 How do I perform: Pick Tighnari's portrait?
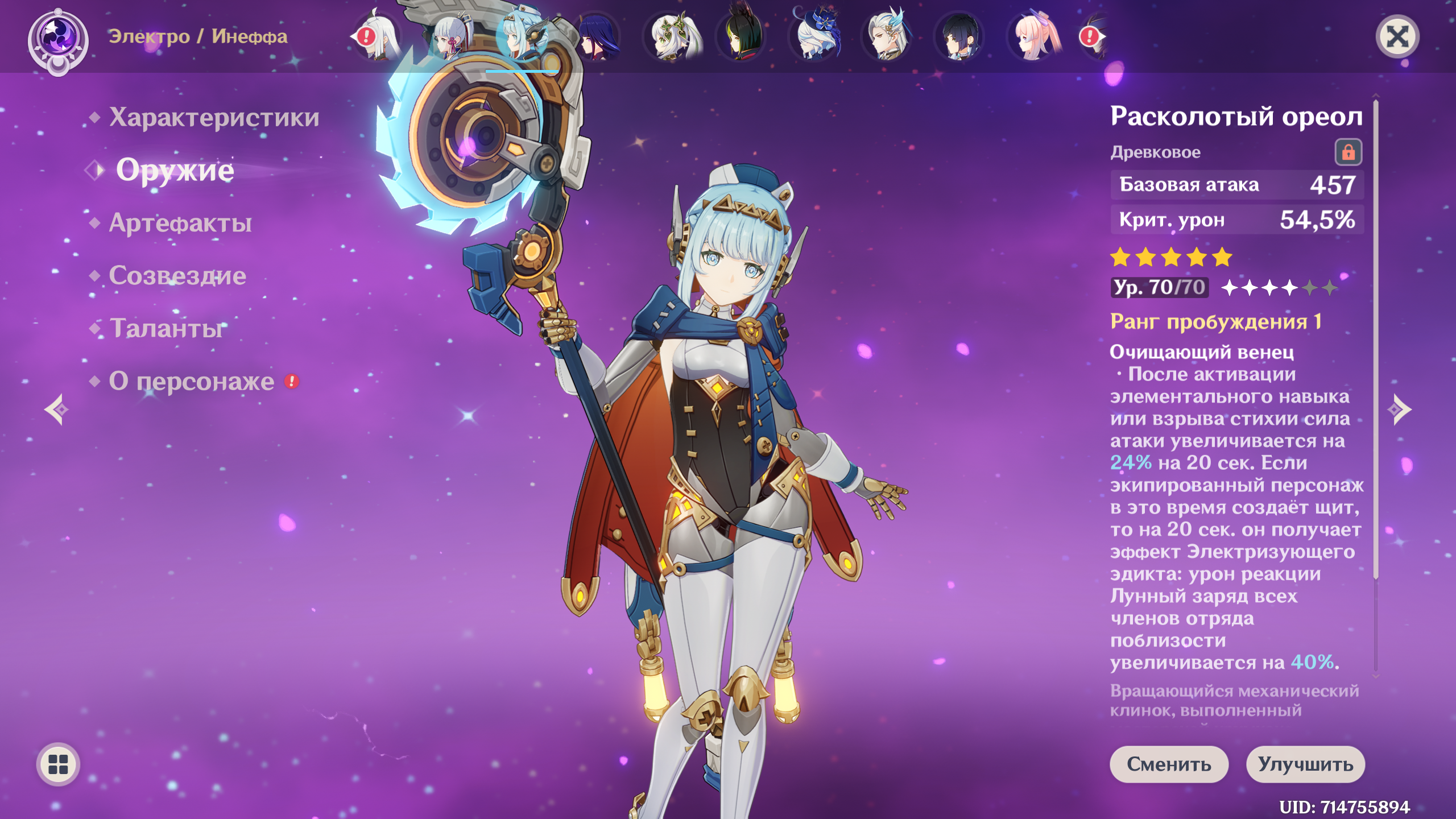[743, 38]
